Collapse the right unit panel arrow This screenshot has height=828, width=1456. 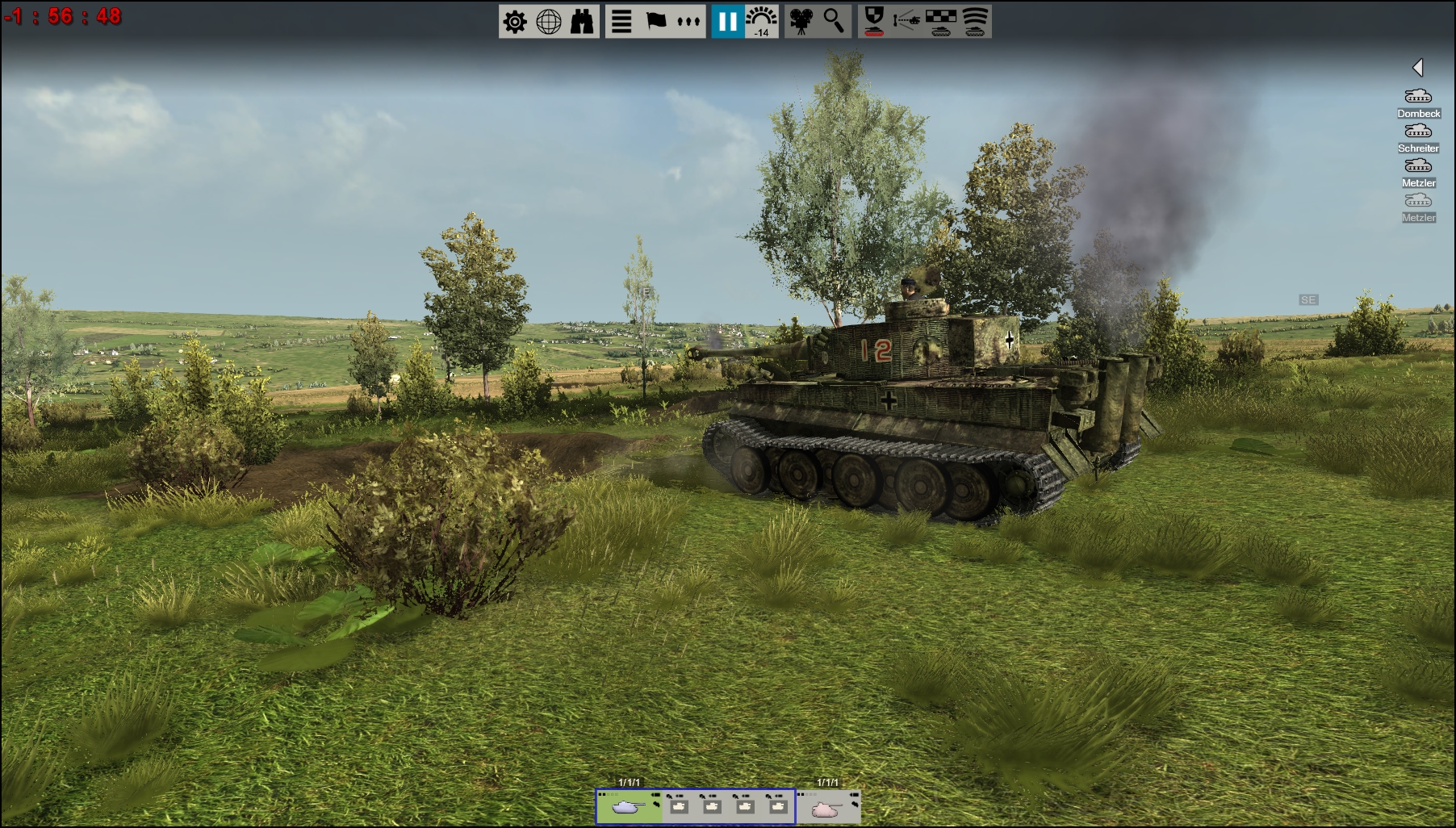coord(1418,68)
